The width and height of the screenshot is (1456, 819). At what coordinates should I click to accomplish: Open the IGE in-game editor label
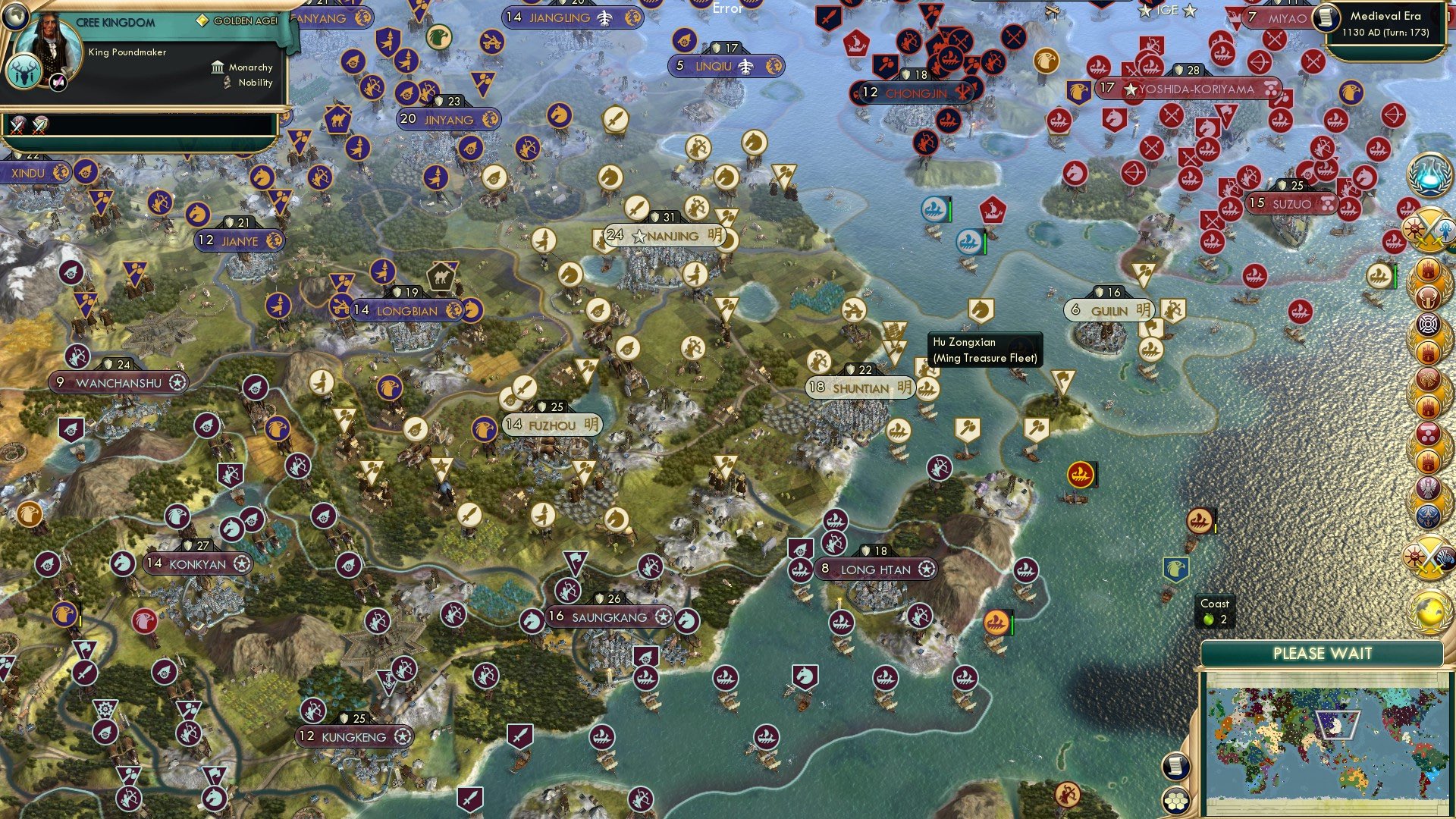pyautogui.click(x=1167, y=11)
